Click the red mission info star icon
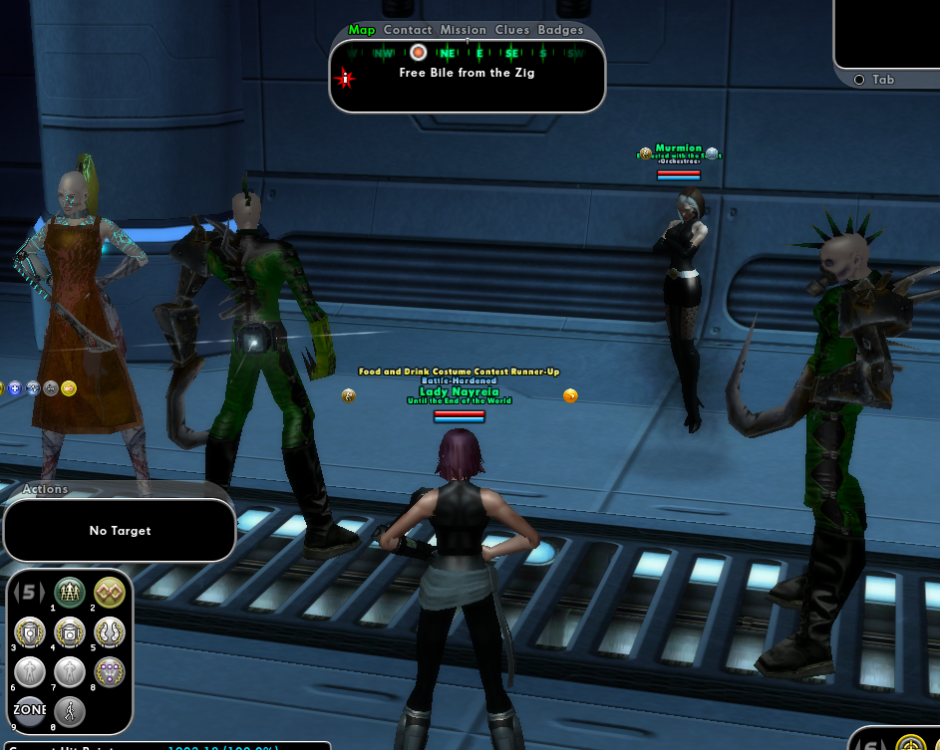Viewport: 940px width, 750px height. tap(346, 78)
